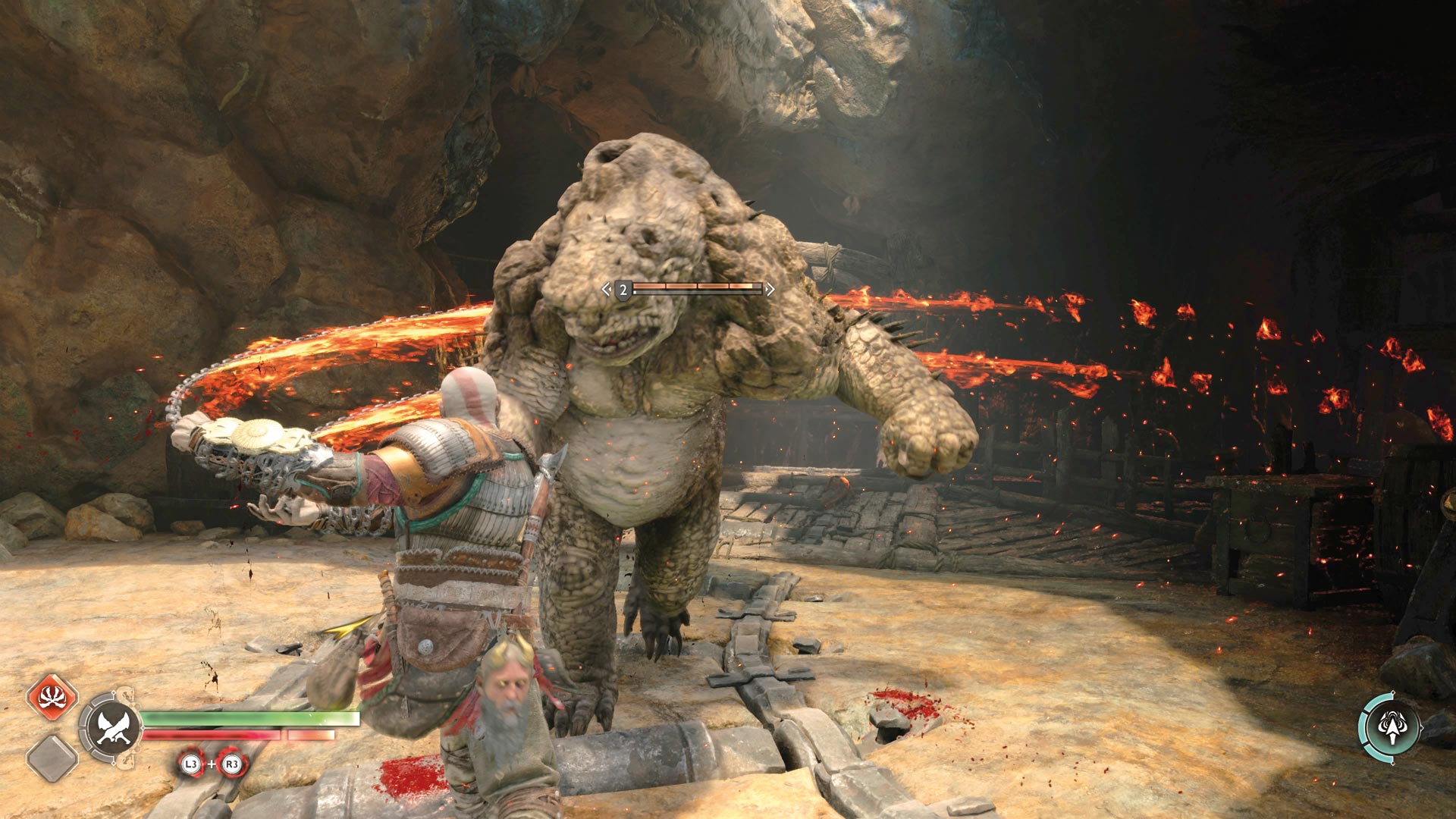Switch lock-on target with right arrow

click(770, 289)
